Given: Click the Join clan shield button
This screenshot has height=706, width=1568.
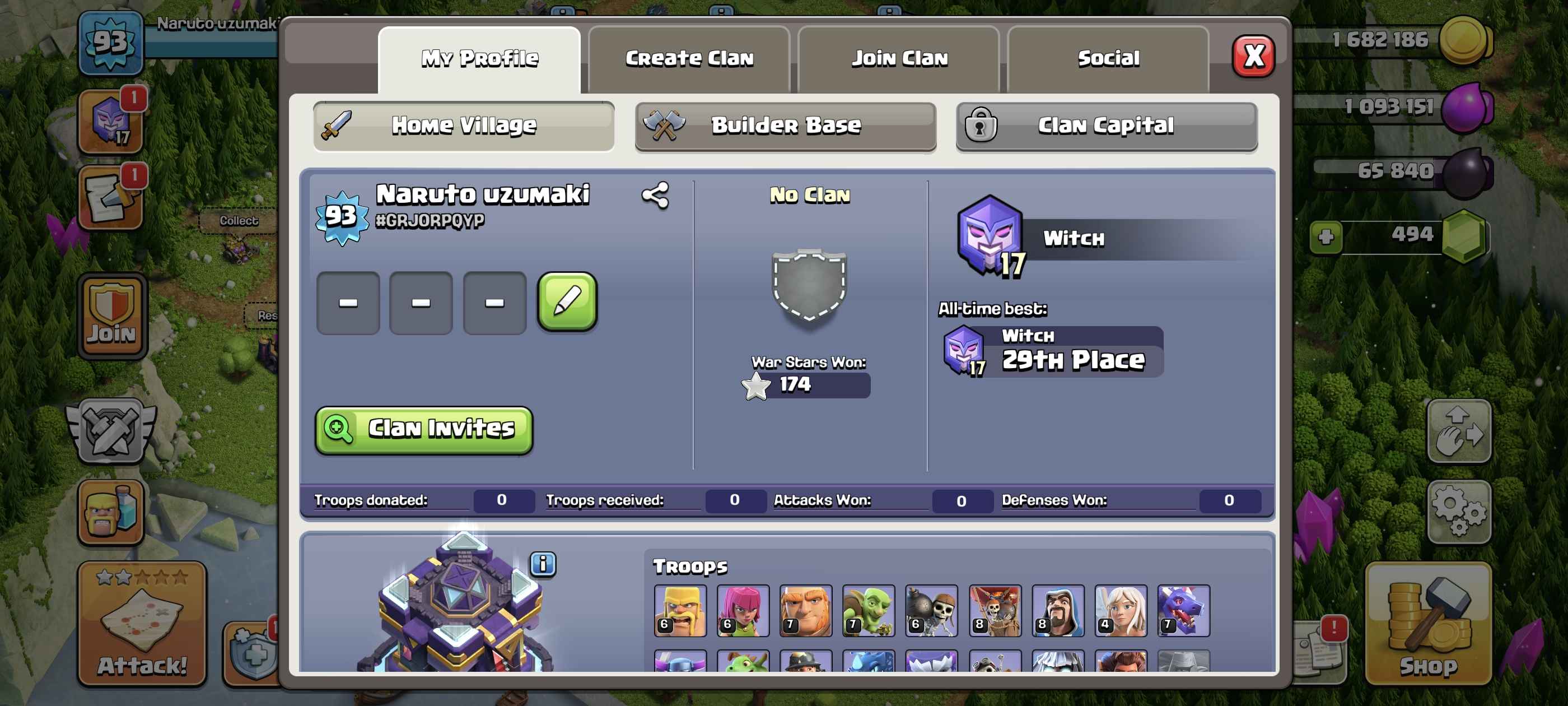Looking at the screenshot, I should [x=111, y=316].
